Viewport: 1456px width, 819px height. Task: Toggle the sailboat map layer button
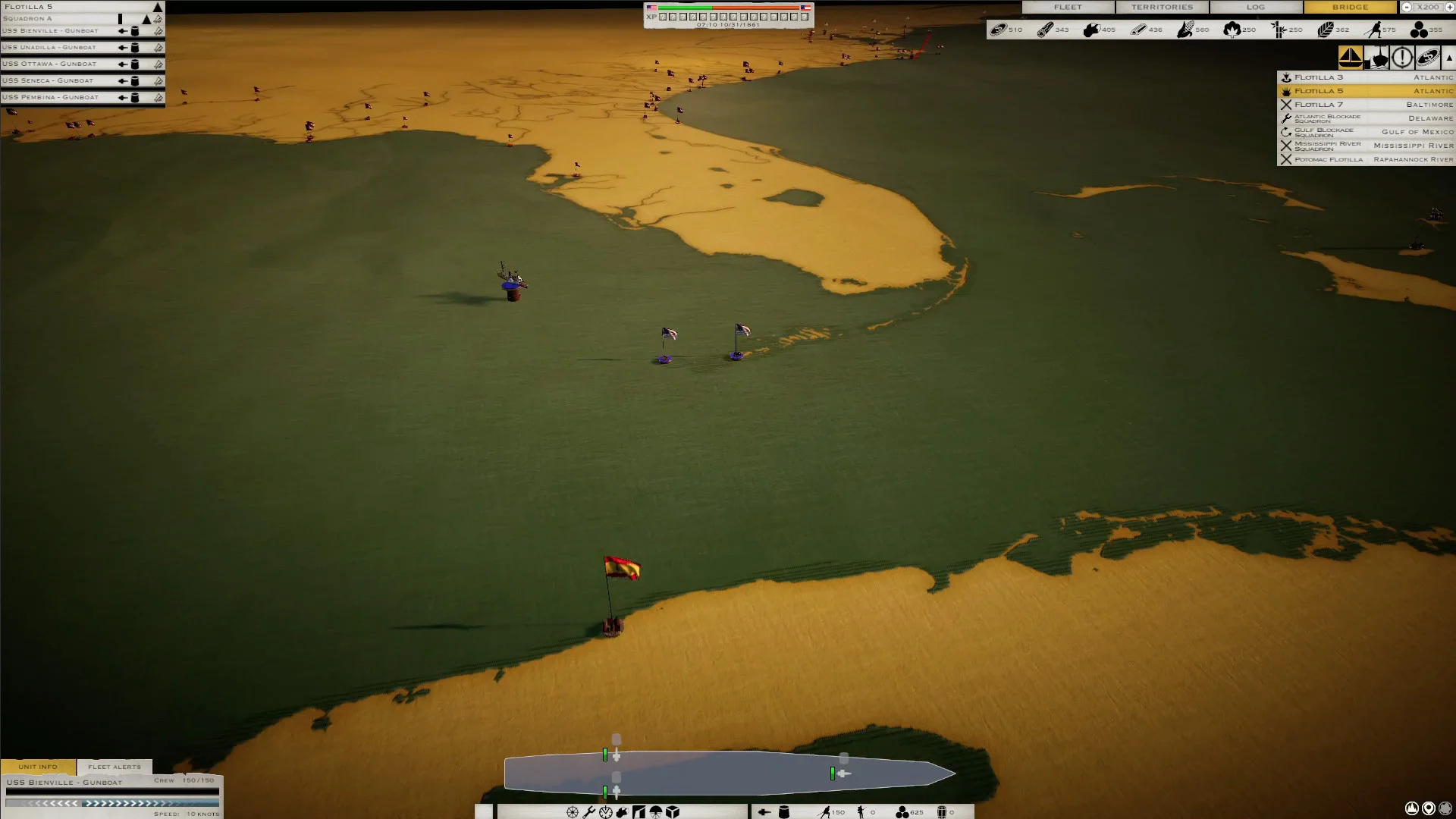coord(1352,57)
